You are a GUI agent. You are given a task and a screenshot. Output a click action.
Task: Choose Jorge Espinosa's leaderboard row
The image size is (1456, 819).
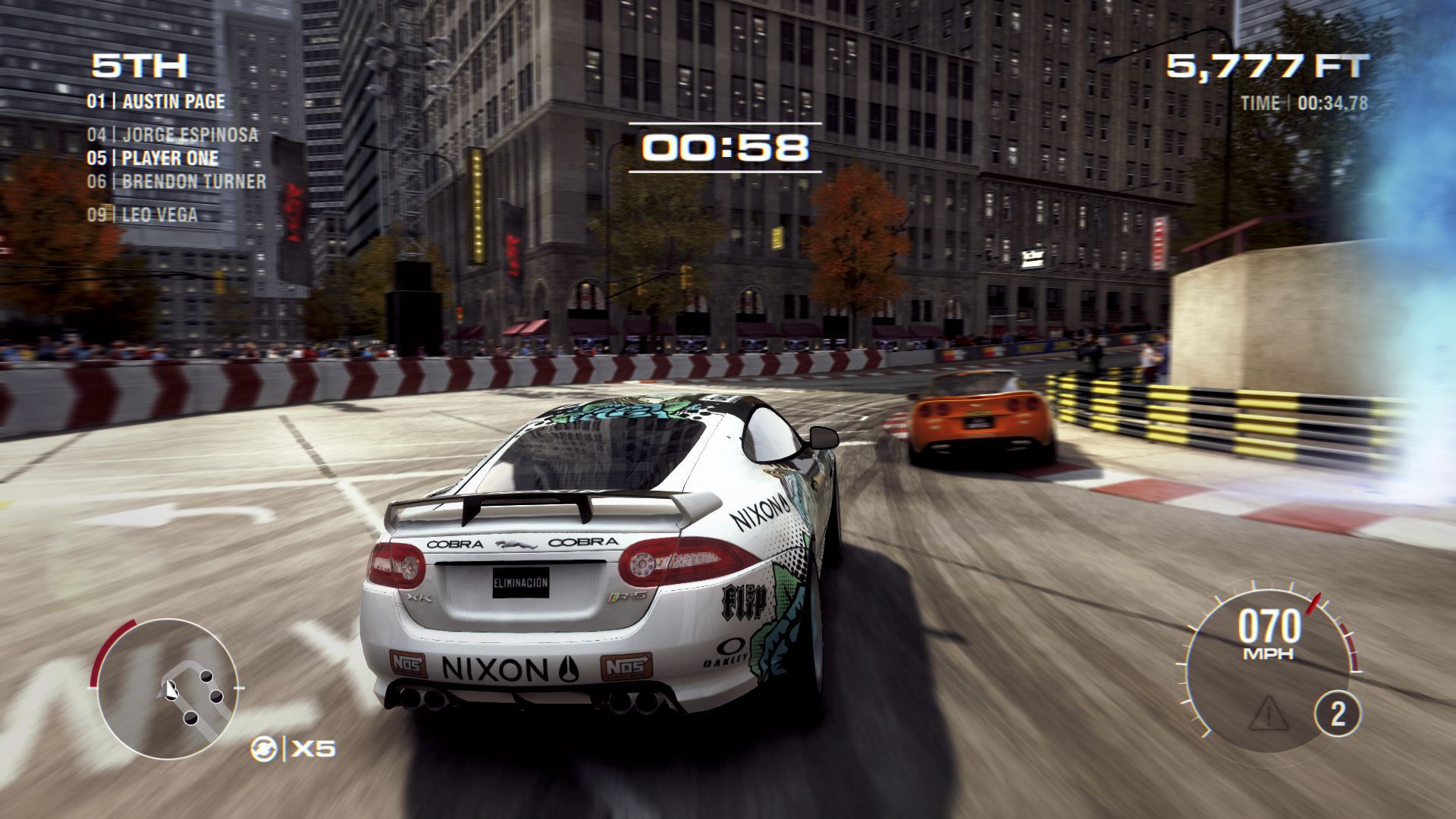[x=172, y=135]
